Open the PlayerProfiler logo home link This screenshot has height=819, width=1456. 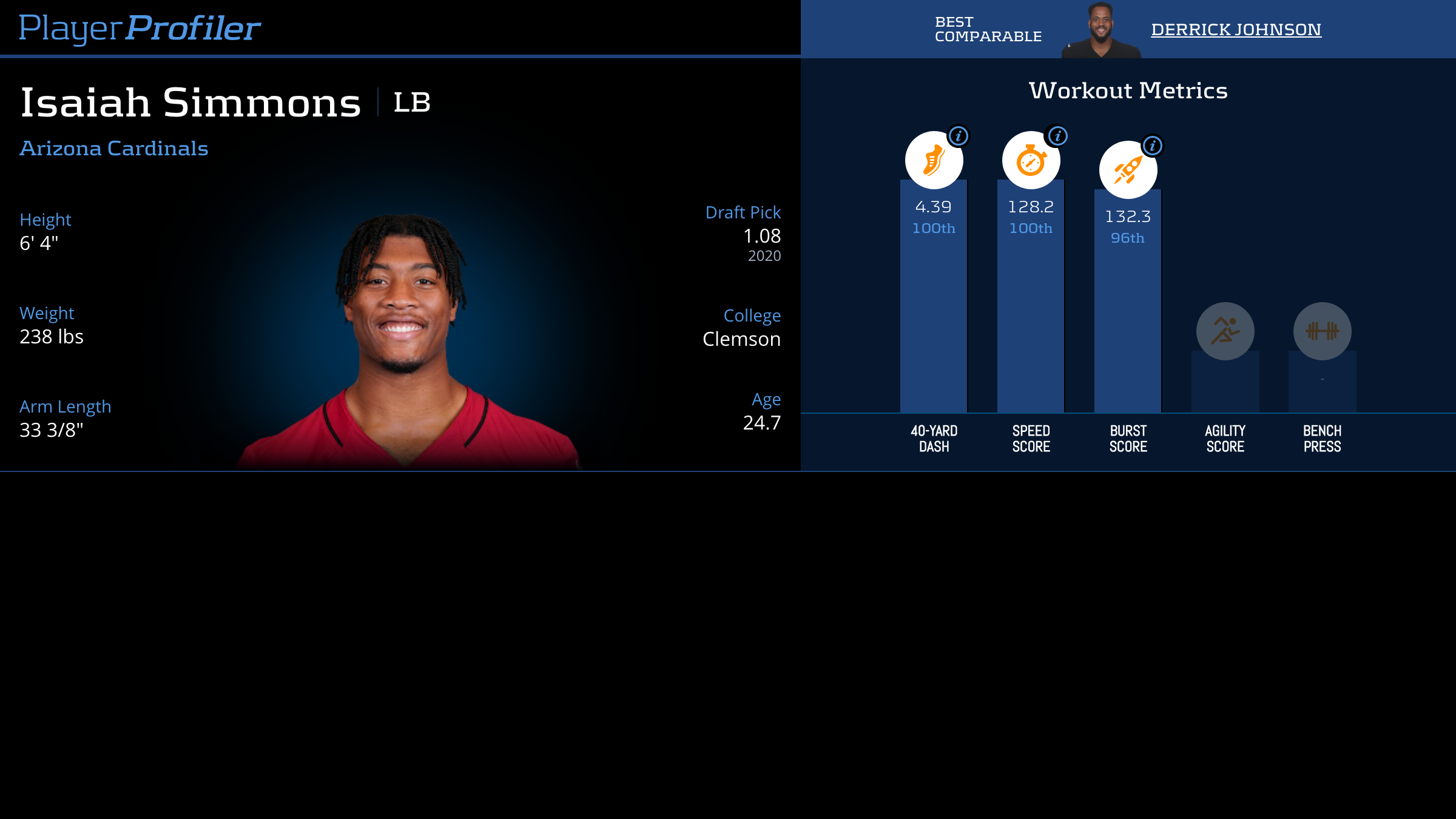[x=140, y=28]
